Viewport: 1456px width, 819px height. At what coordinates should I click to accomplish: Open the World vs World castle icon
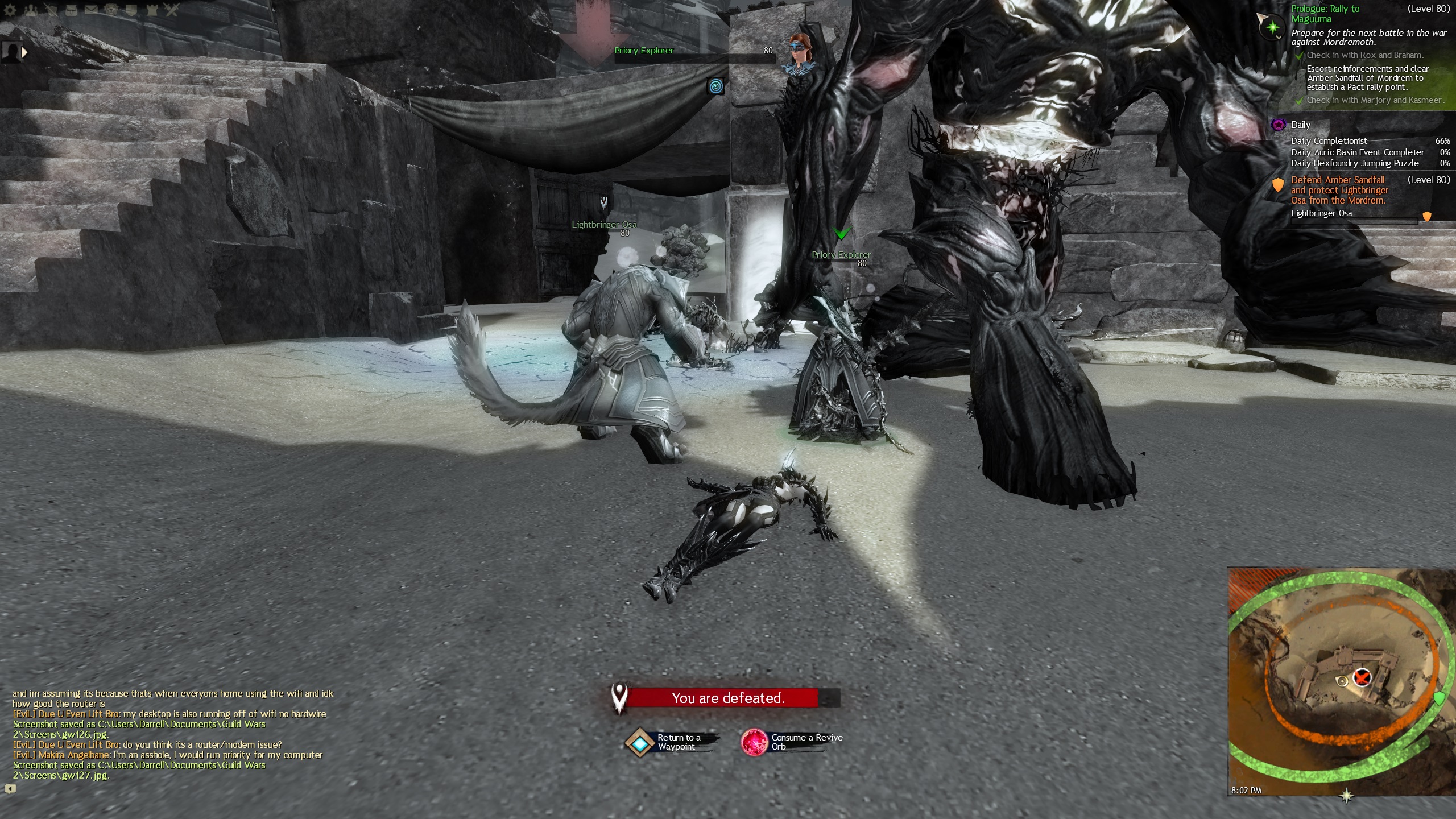point(151,10)
